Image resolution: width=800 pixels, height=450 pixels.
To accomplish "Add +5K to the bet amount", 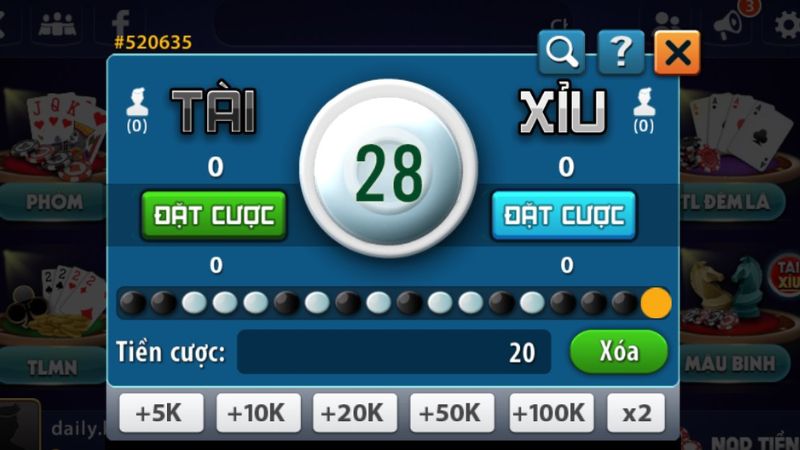I will click(161, 412).
